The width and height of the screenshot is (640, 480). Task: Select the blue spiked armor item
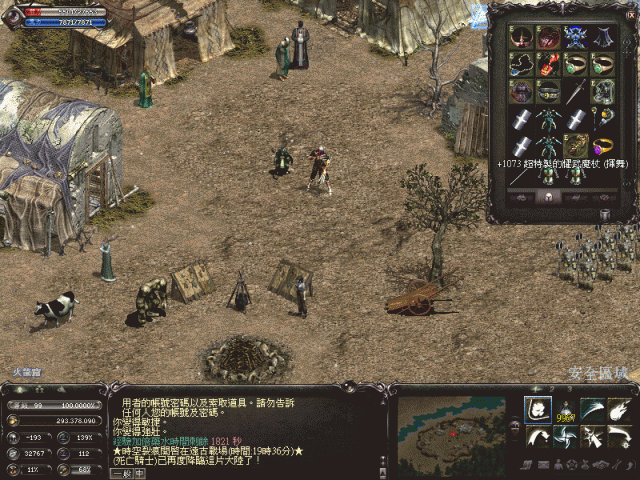574,39
